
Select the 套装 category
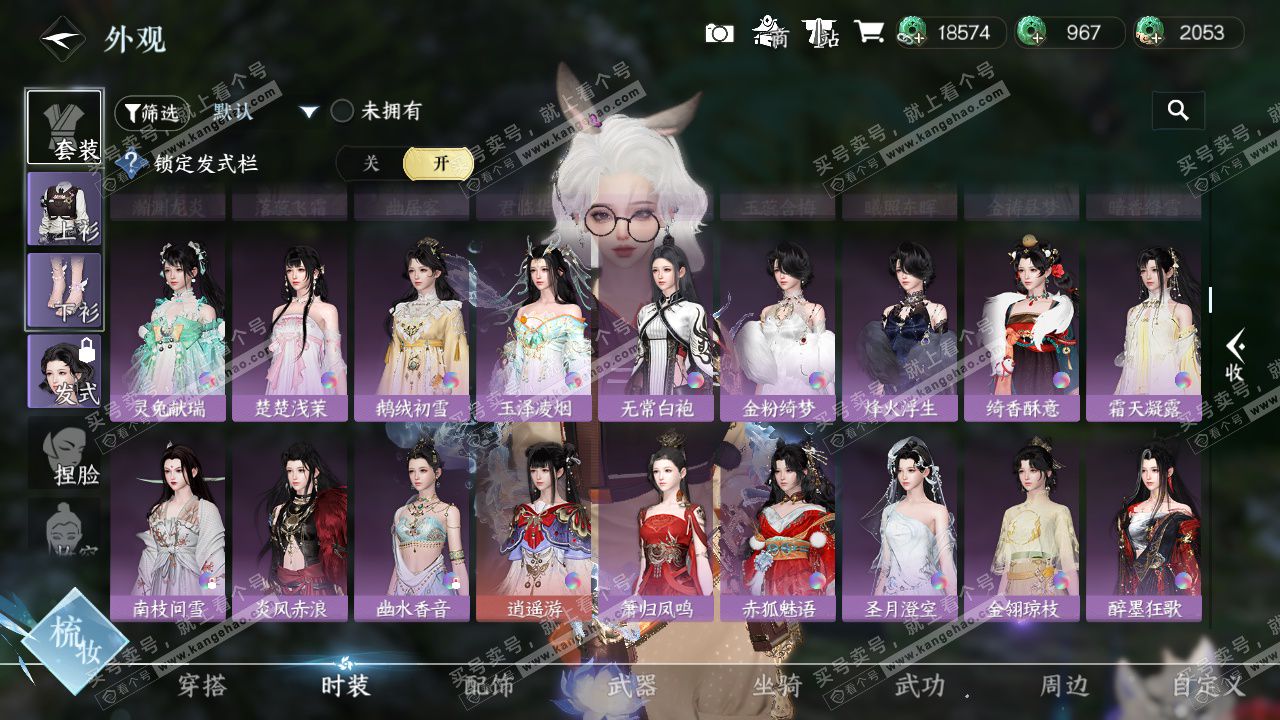coord(64,127)
